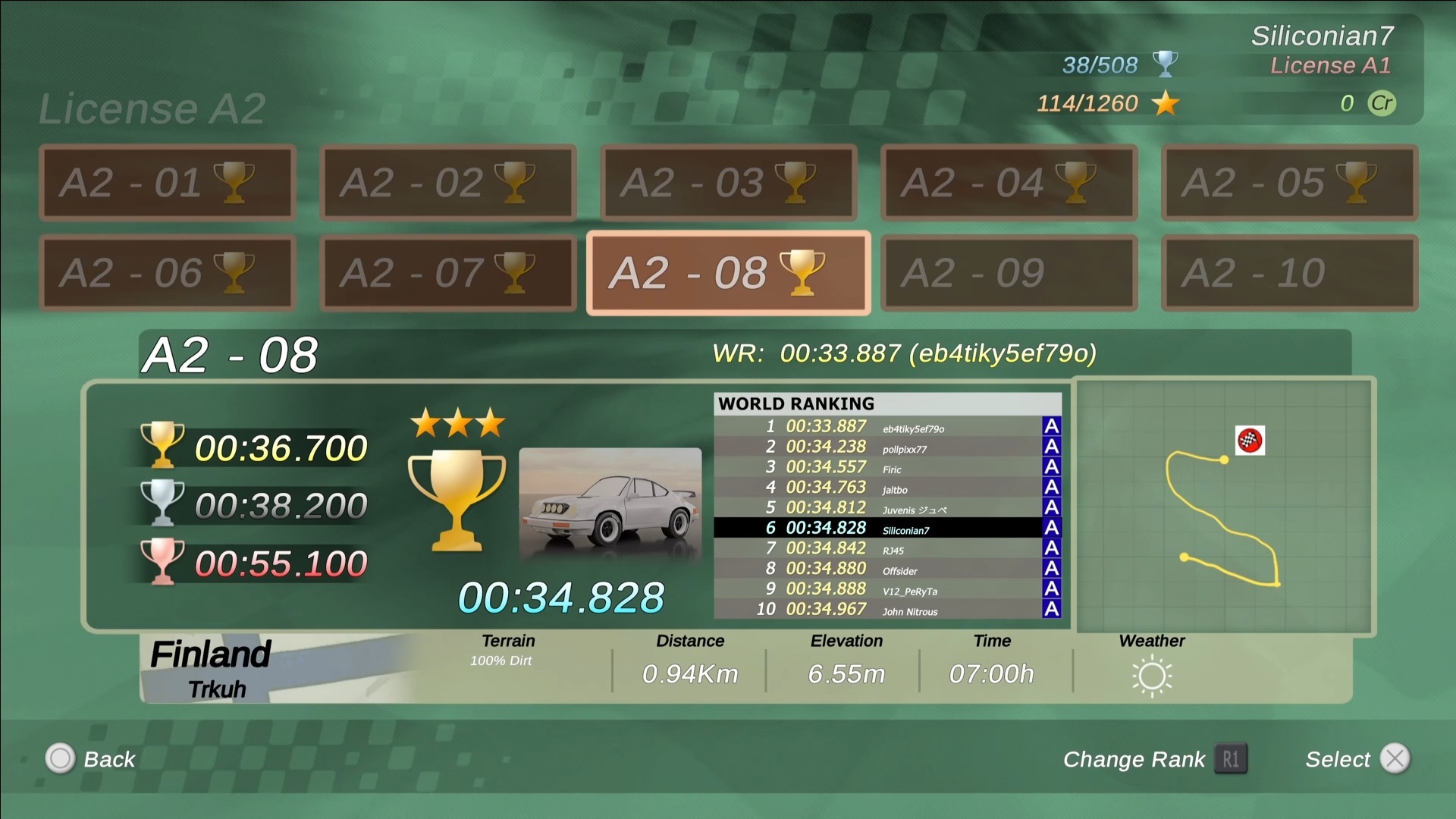Pick the A2 - 05 license test
Screen dimensions: 1456x819
(x=1289, y=183)
